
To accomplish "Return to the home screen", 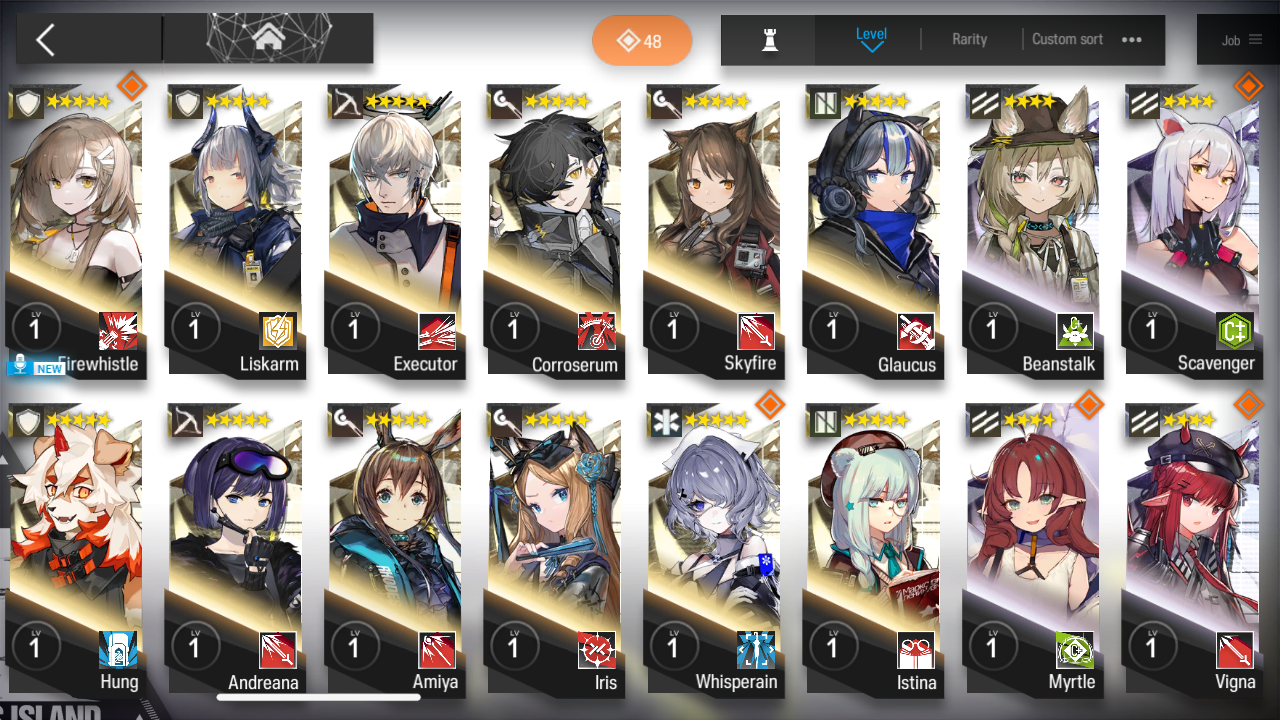I will 268,39.
